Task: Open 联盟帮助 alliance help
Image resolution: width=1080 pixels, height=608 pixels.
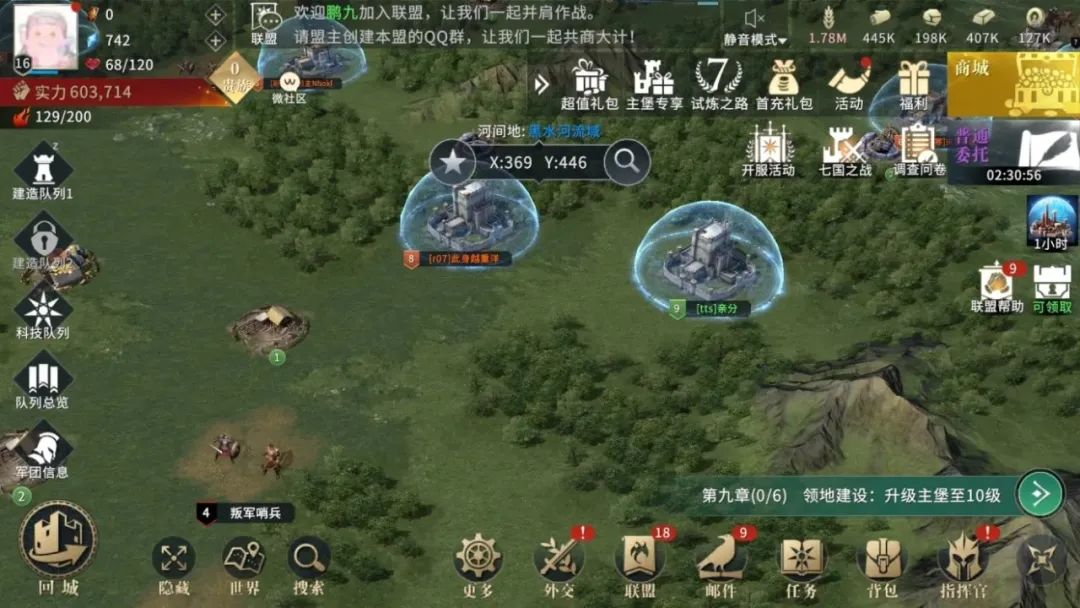Action: [x=997, y=287]
